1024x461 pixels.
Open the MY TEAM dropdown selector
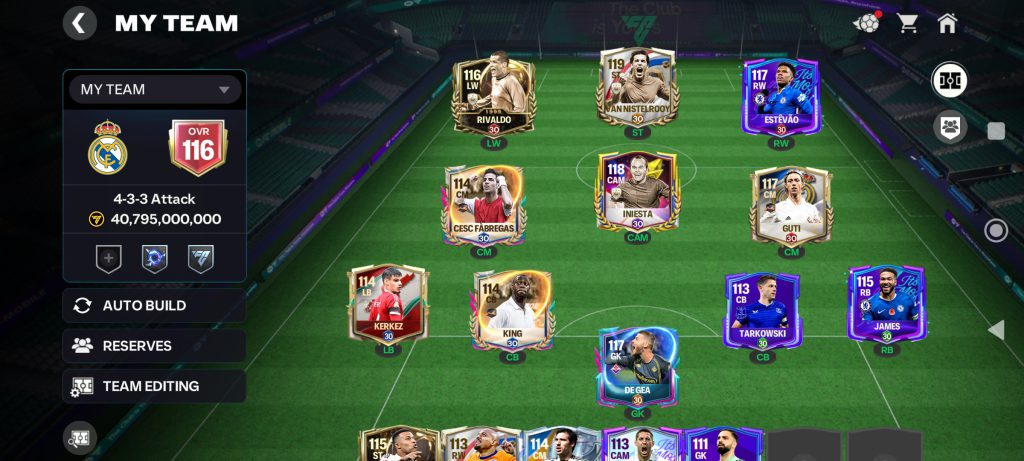[x=155, y=89]
